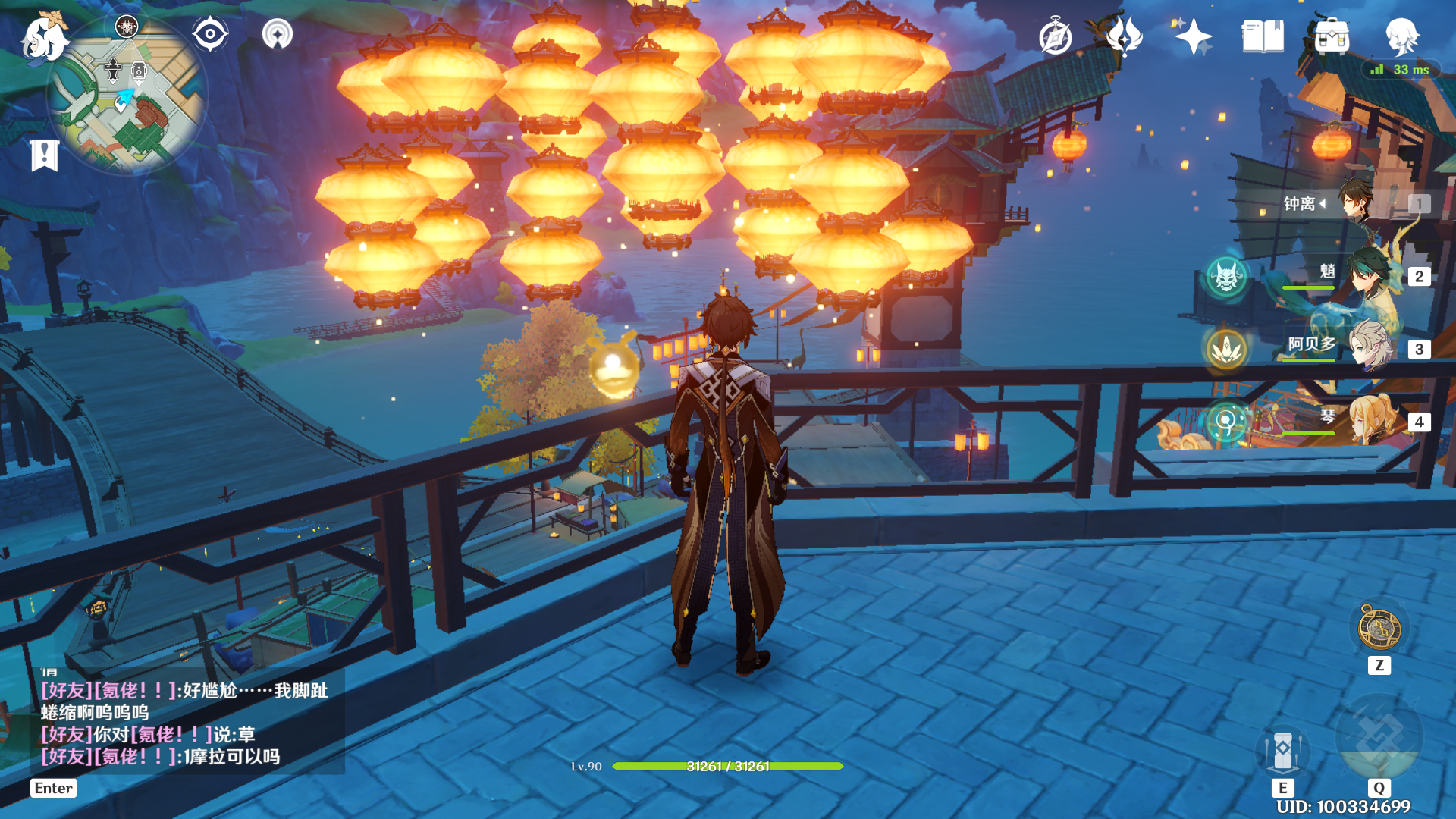Select active character 钟离 slot
1456x819 pixels.
pyautogui.click(x=1357, y=203)
